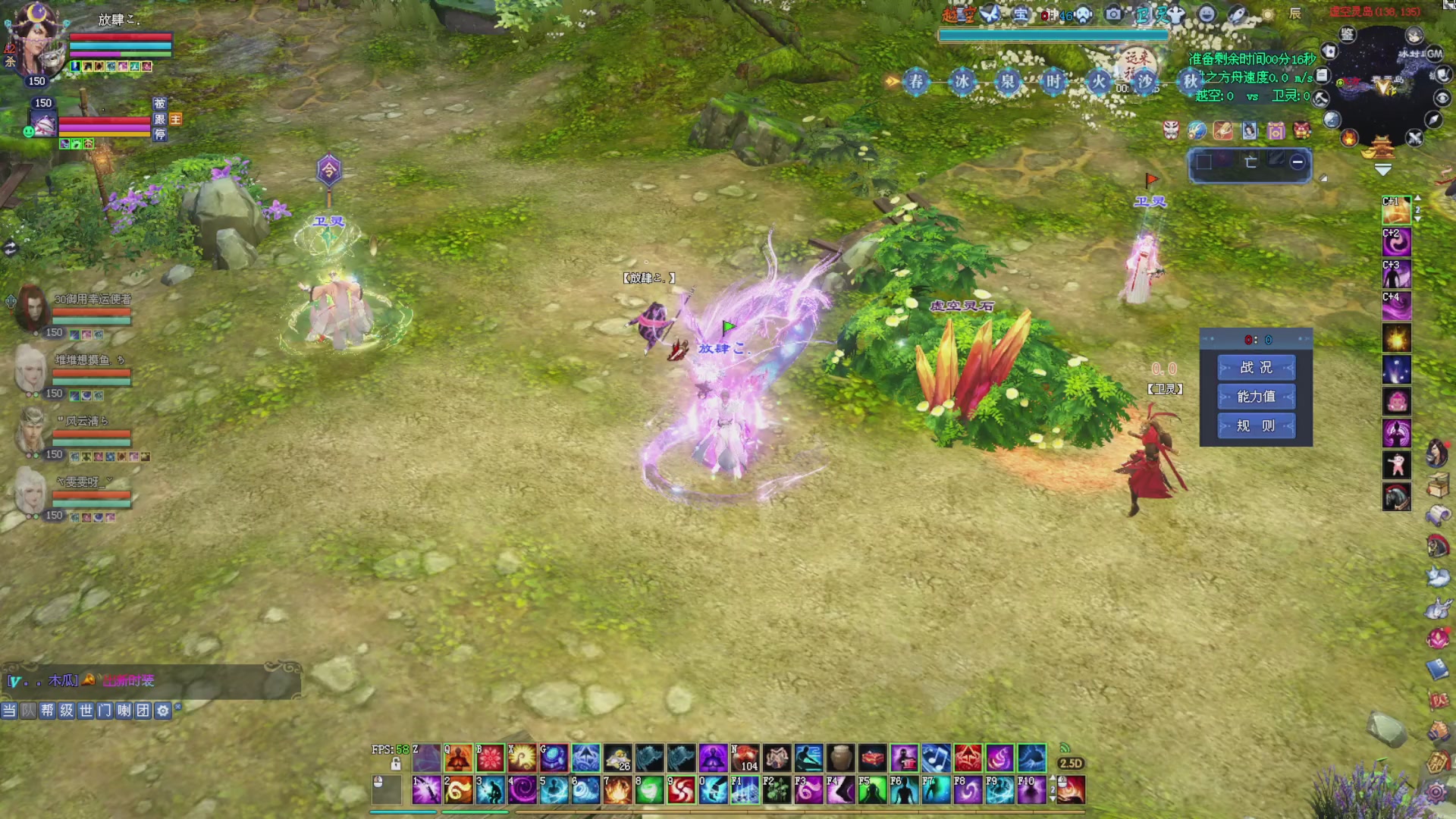Image resolution: width=1456 pixels, height=819 pixels.
Task: Close the chat channel bar
Action: [178, 707]
